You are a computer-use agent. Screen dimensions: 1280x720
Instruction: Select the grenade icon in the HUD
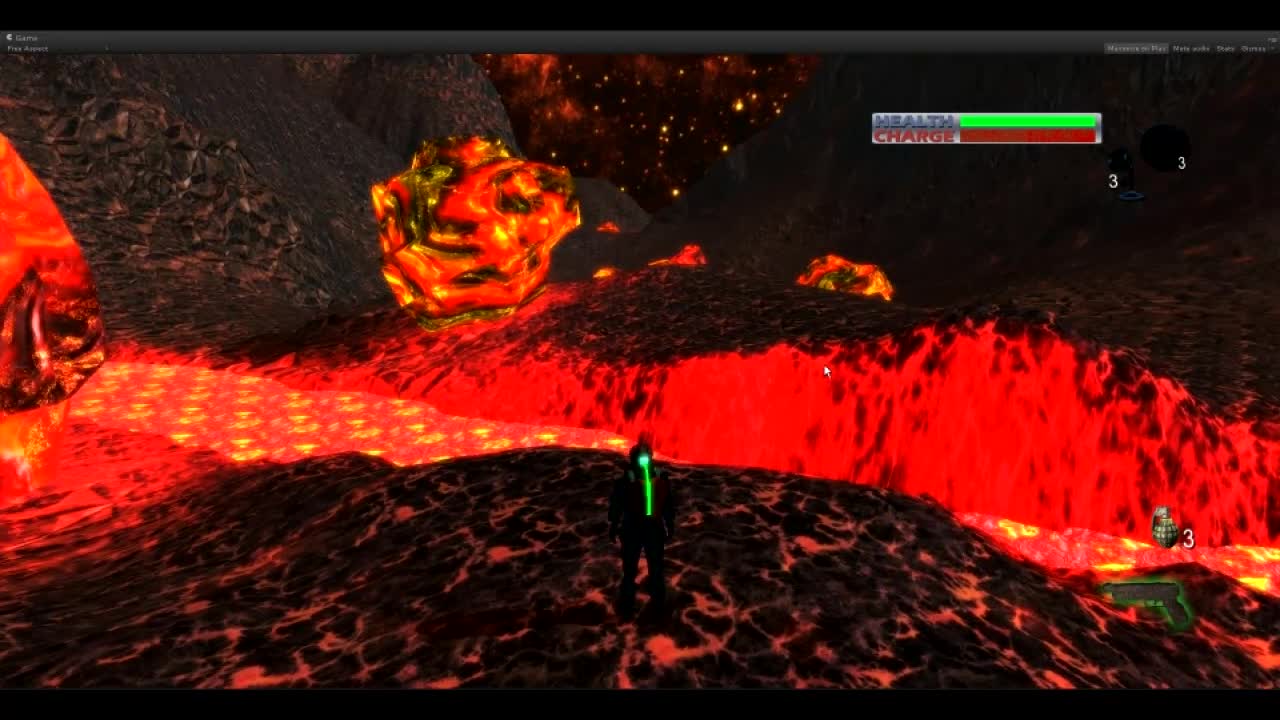[x=1163, y=526]
